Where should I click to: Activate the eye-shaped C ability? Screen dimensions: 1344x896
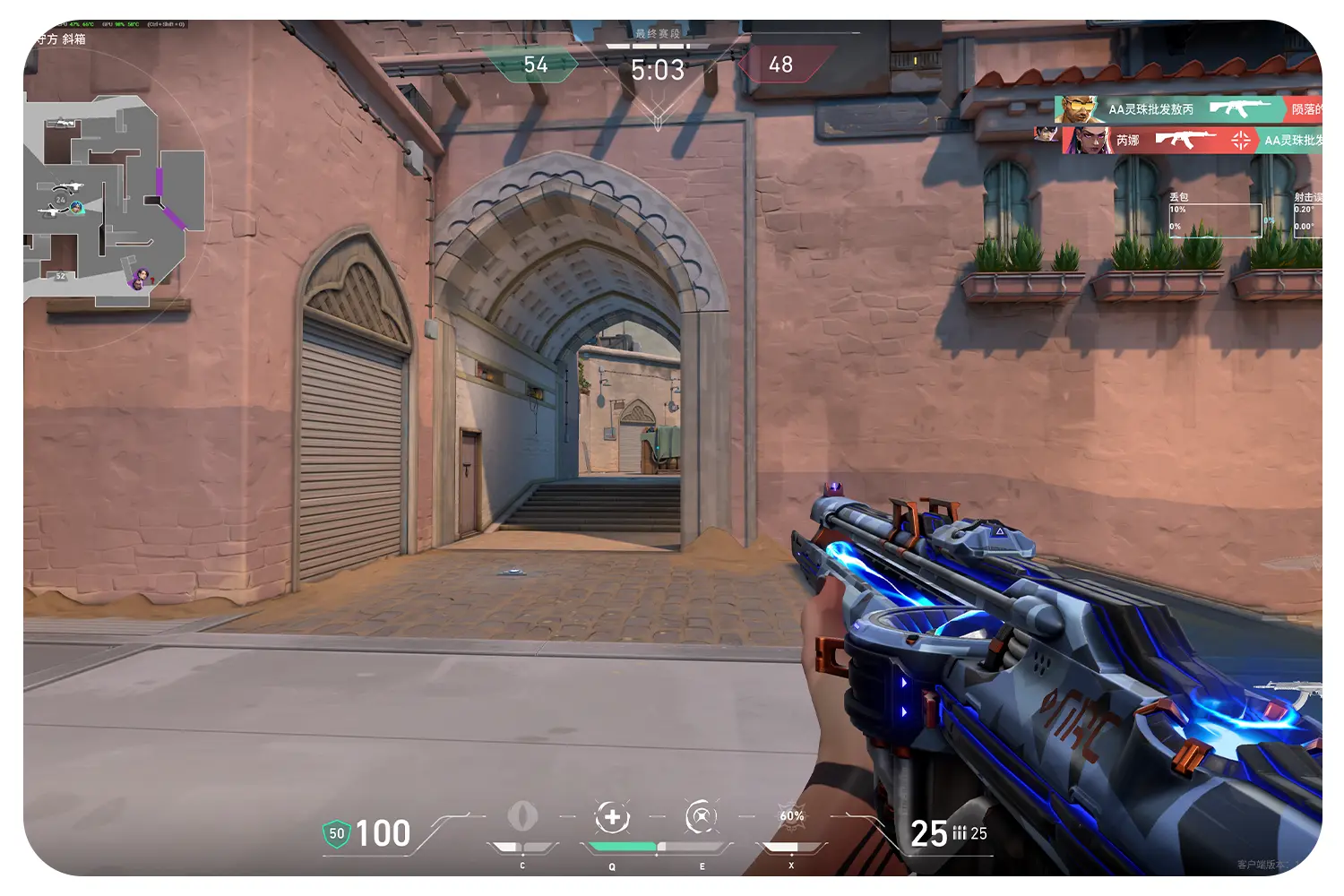(x=522, y=816)
